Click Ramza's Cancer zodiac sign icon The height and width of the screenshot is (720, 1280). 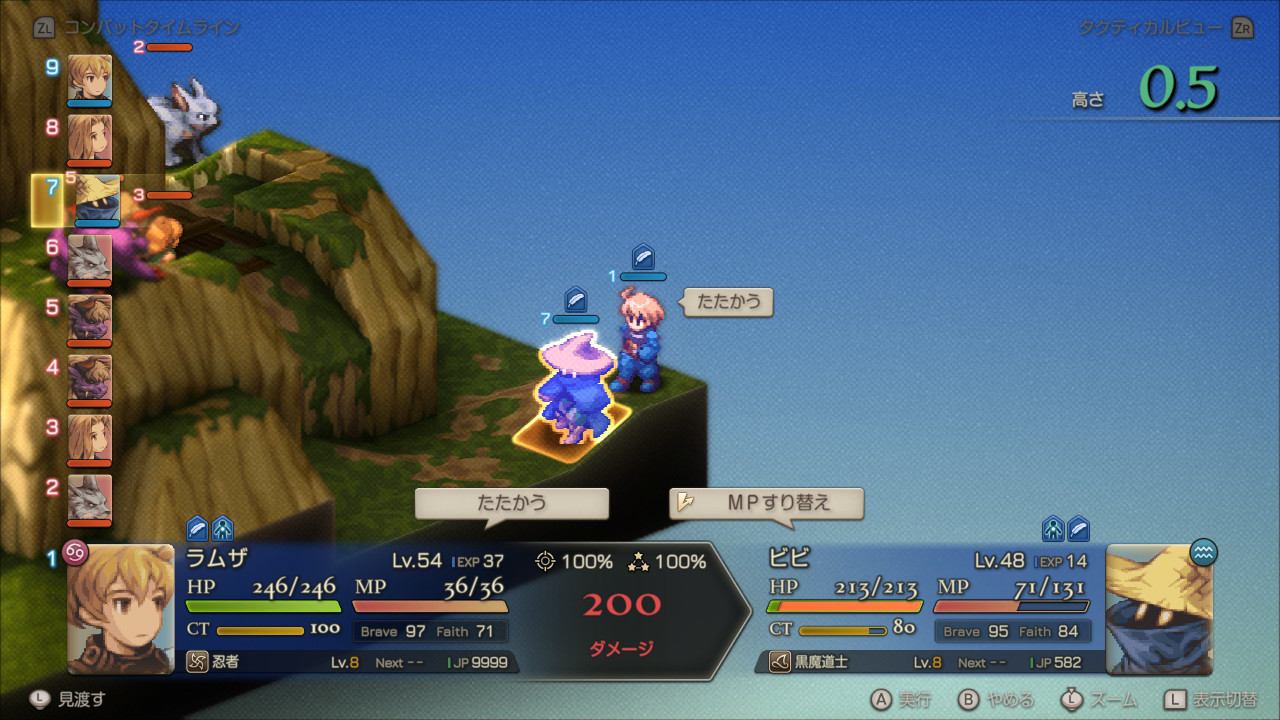pyautogui.click(x=76, y=552)
